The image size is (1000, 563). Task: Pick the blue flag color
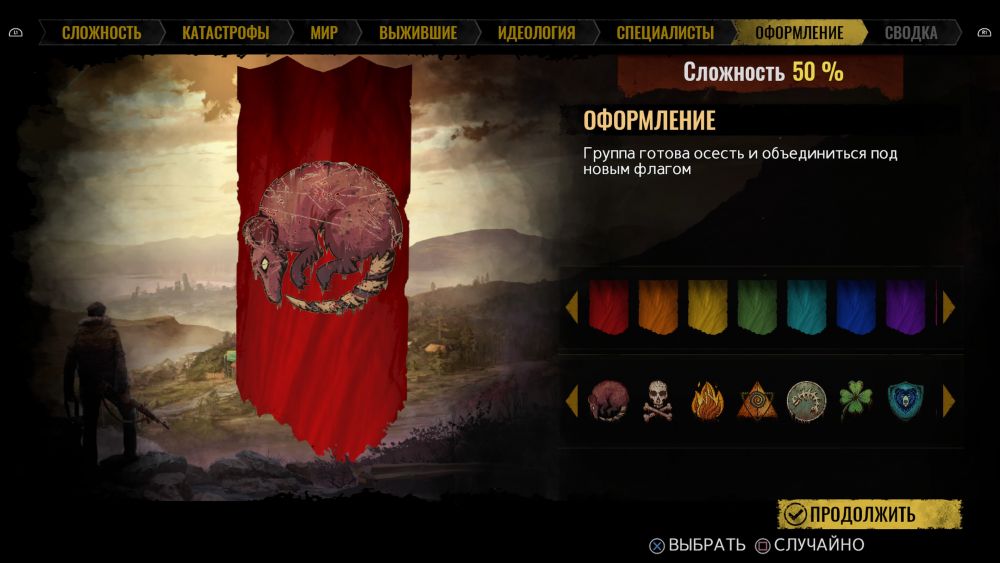tap(856, 306)
